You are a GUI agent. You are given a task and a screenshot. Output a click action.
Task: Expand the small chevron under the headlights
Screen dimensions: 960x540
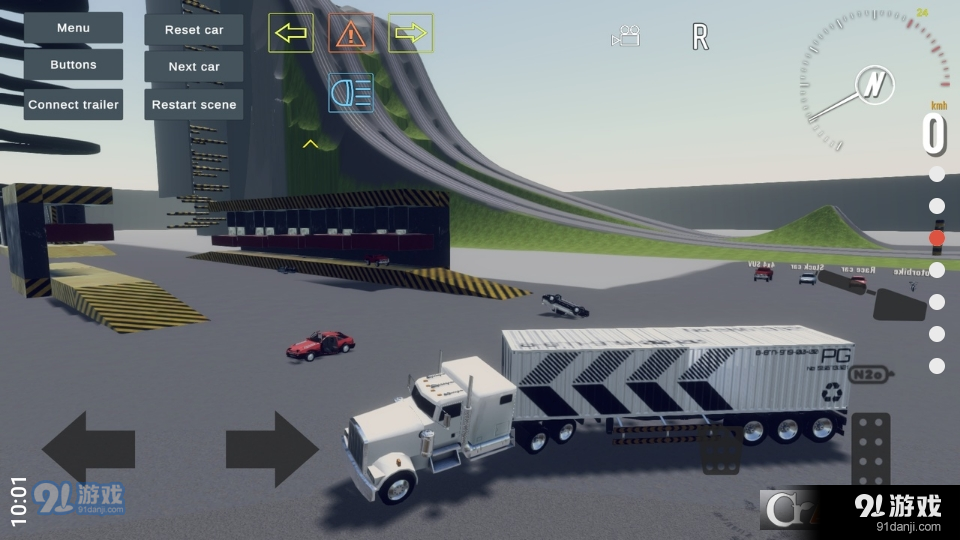(310, 144)
